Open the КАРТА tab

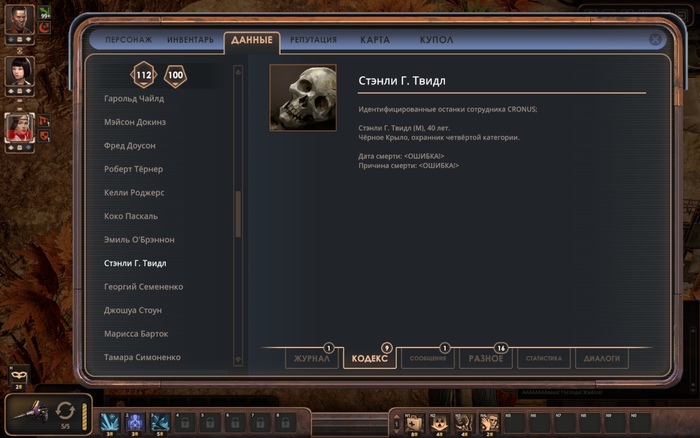coord(375,40)
